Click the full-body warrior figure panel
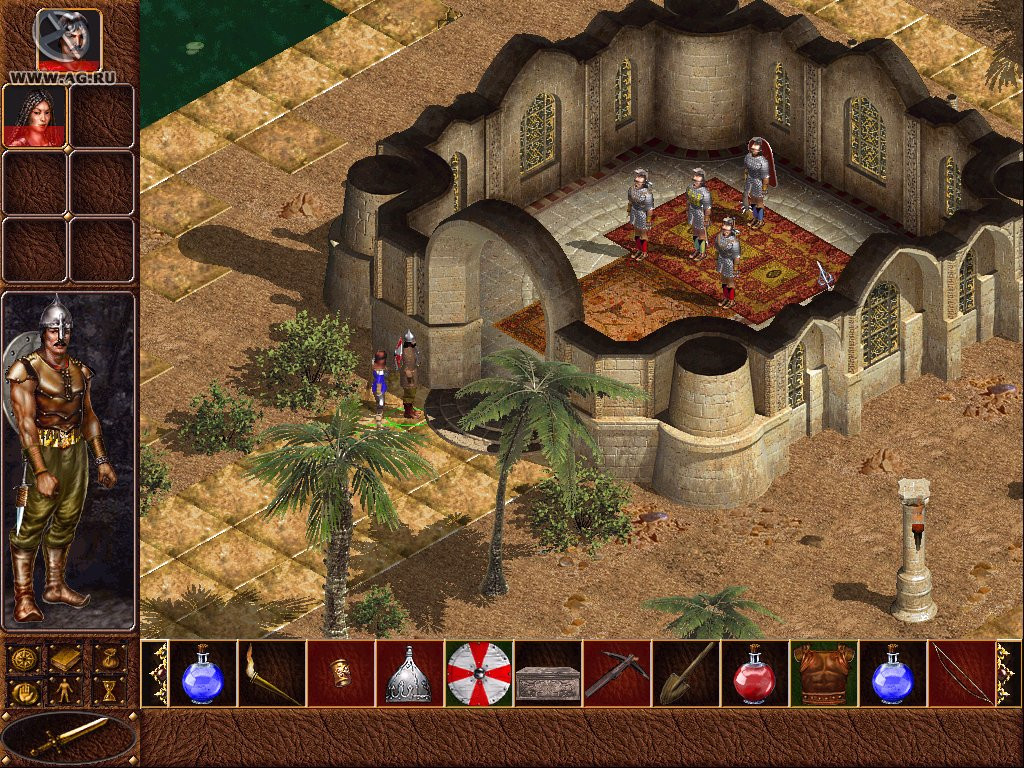 (68, 460)
